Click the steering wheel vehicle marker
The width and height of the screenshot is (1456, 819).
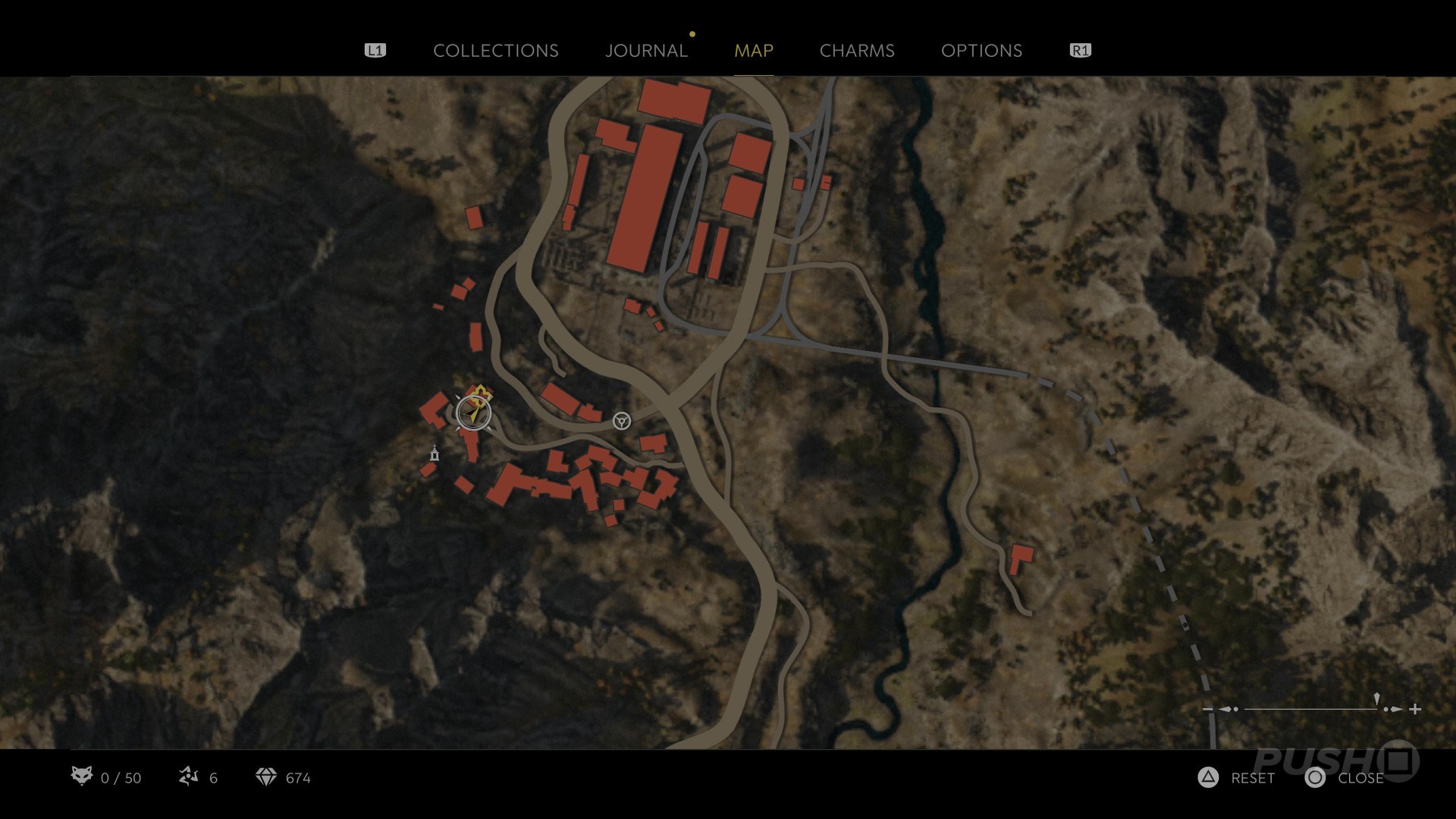[x=621, y=420]
